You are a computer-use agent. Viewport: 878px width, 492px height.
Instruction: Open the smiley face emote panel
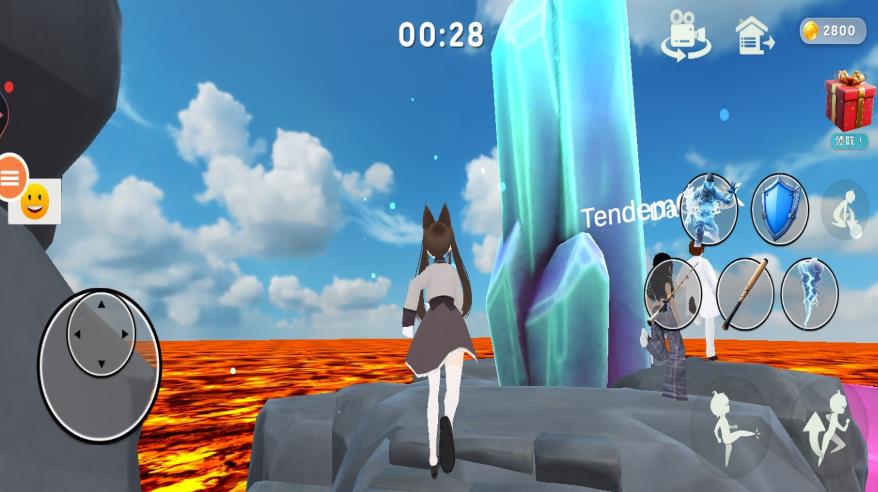[36, 202]
